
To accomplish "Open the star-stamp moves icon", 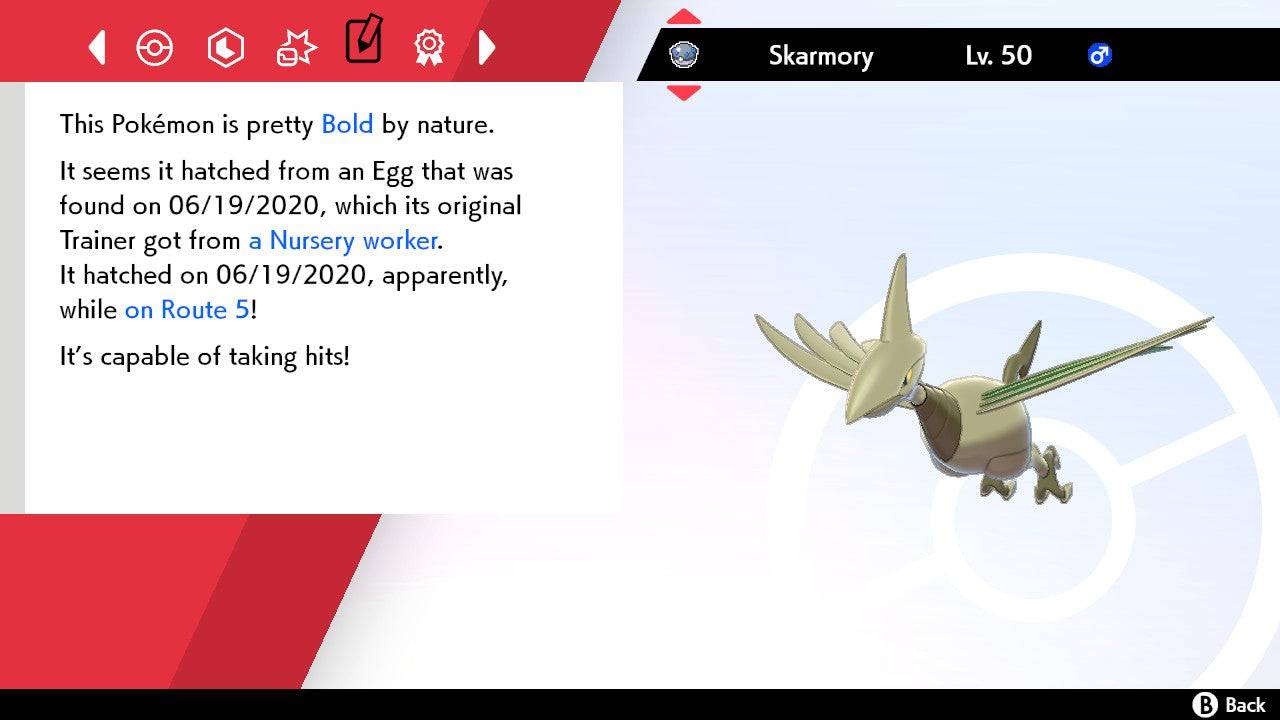I will (295, 45).
